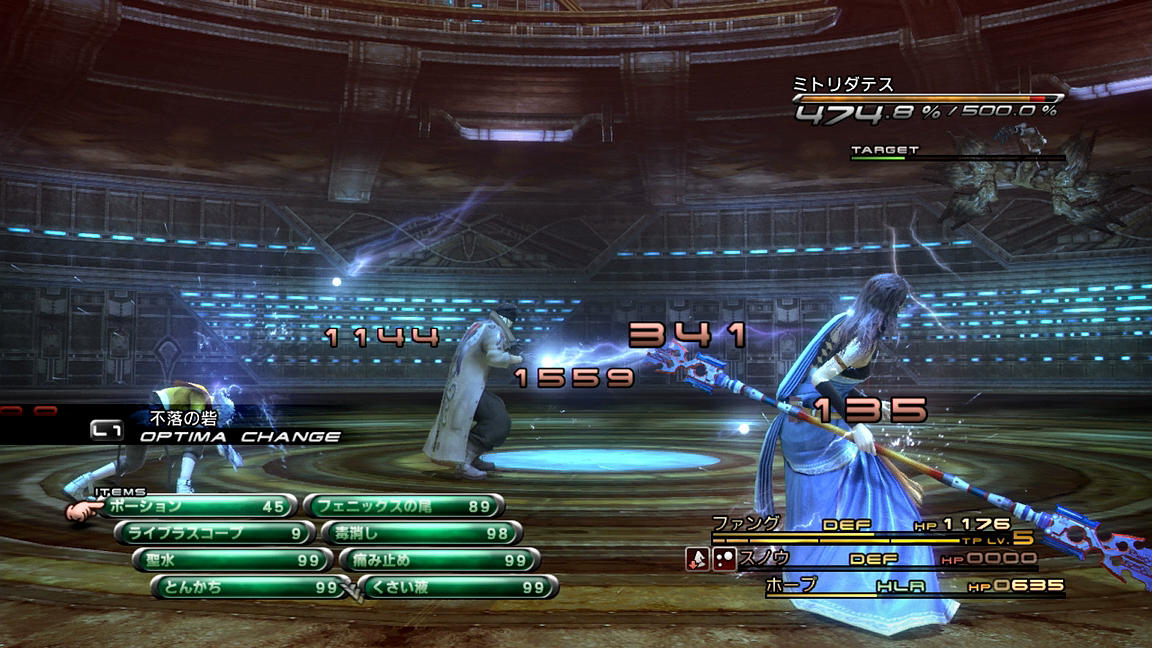Select the ポーション item entry
Viewport: 1152px width, 648px height.
198,506
